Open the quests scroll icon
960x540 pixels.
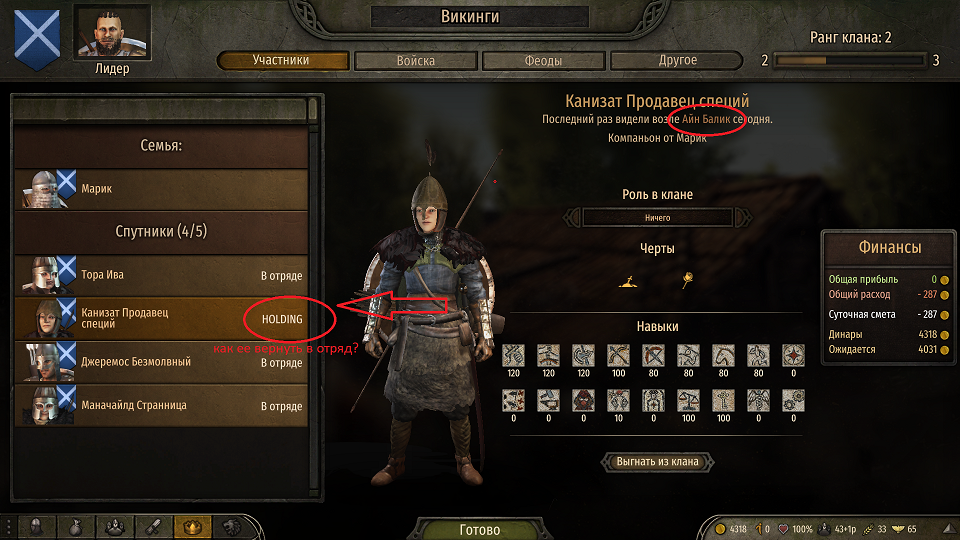(x=152, y=526)
